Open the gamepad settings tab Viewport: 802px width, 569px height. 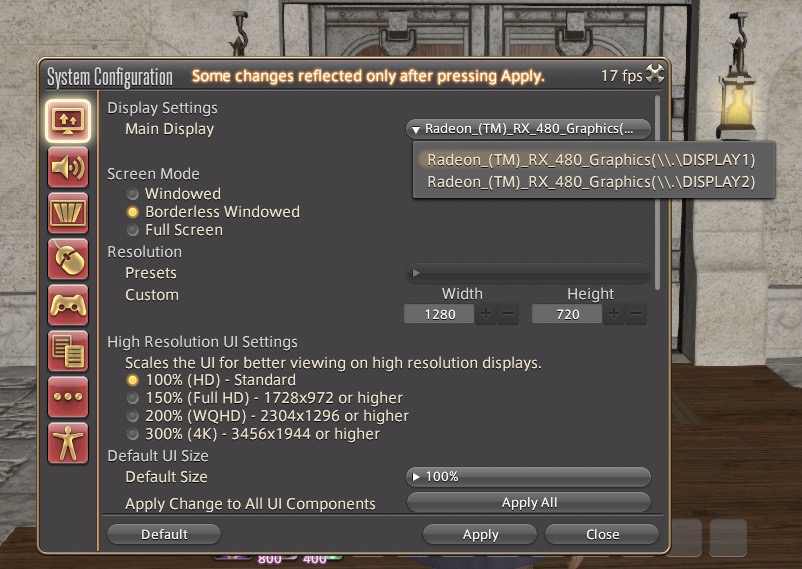pos(68,304)
